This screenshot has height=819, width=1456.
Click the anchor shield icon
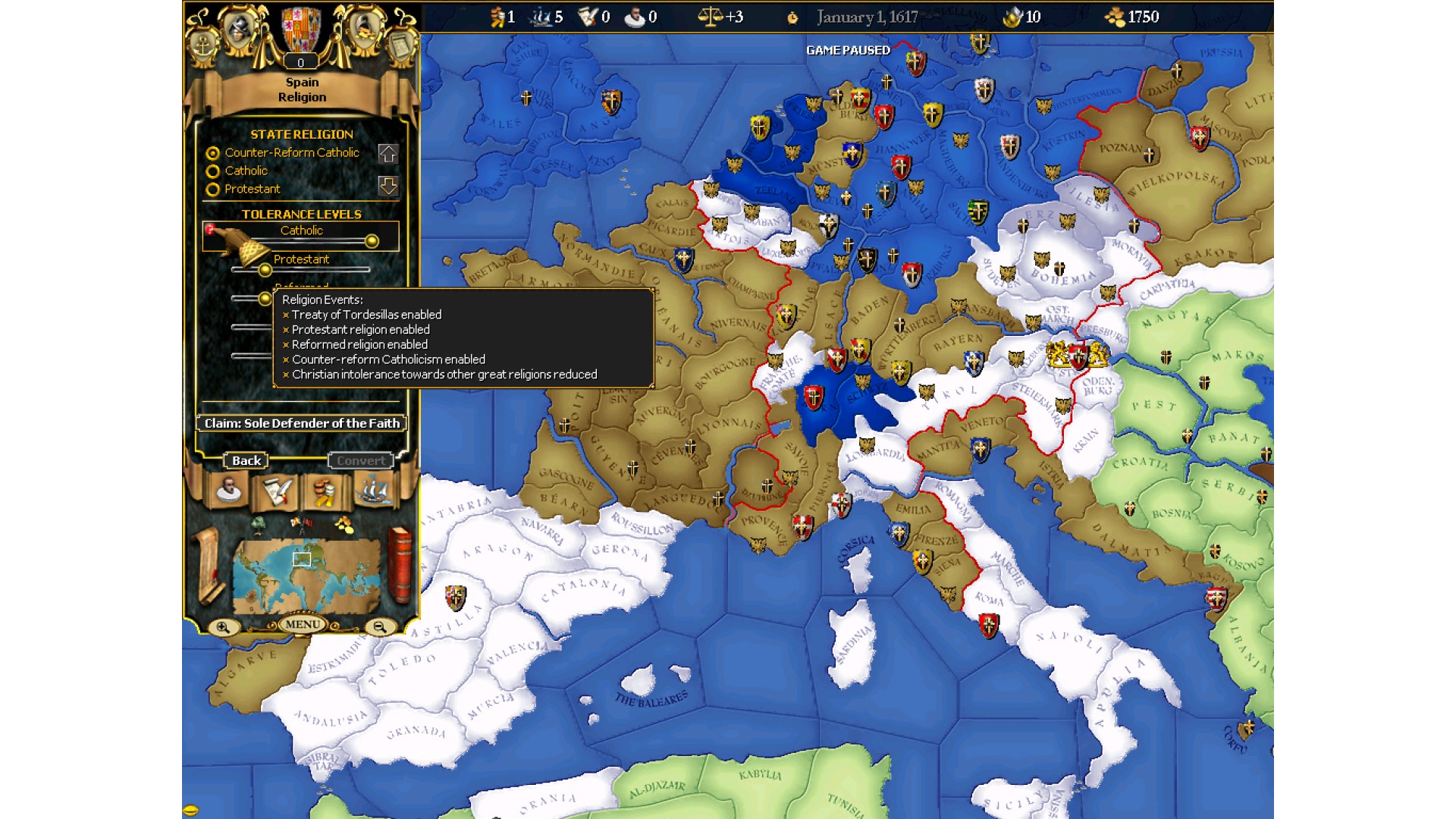[202, 45]
